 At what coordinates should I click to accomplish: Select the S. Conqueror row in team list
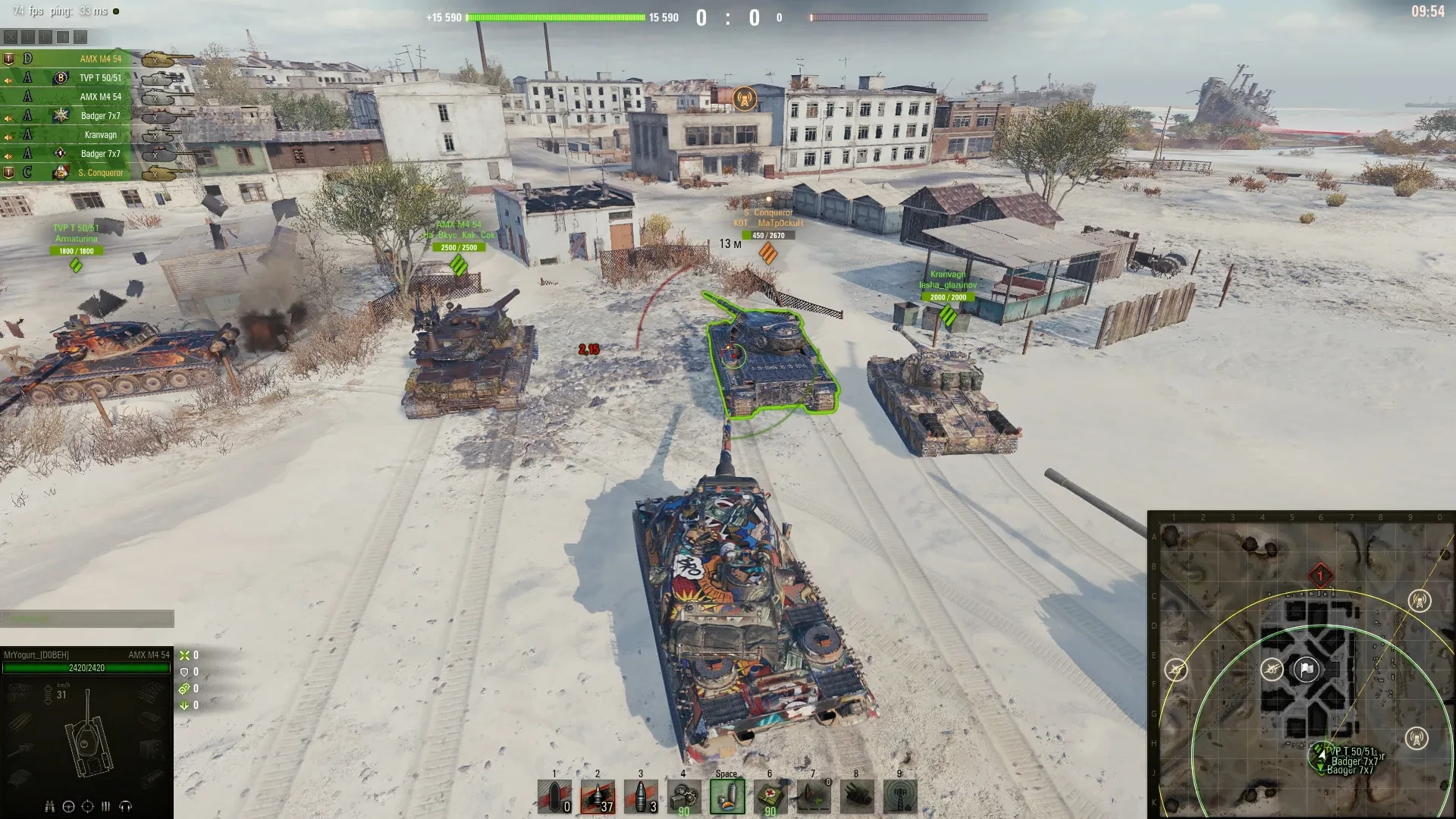100,173
